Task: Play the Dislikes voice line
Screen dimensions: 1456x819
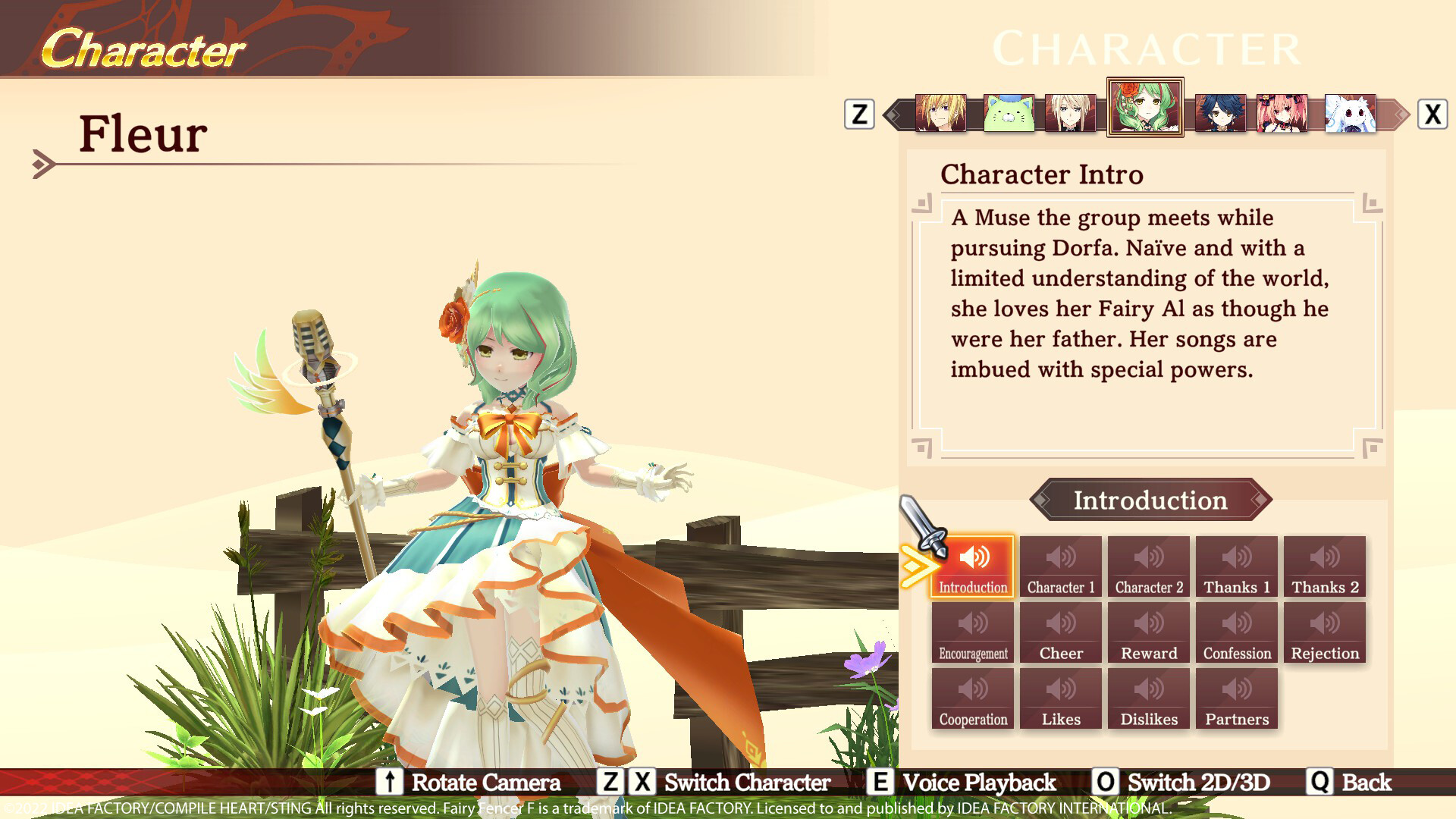Action: (1149, 698)
